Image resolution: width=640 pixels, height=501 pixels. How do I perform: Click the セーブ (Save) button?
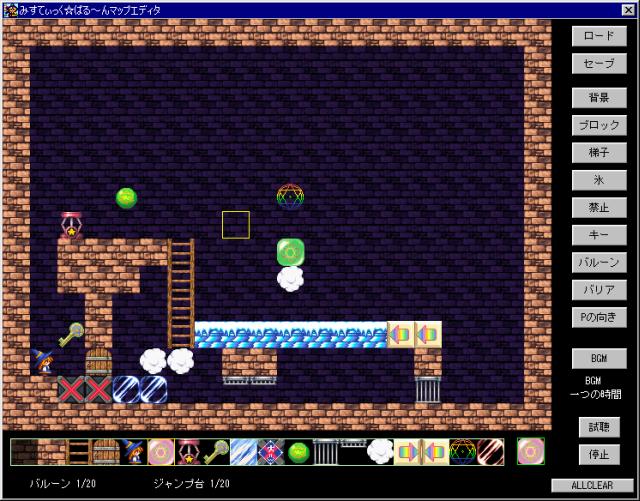click(x=599, y=62)
